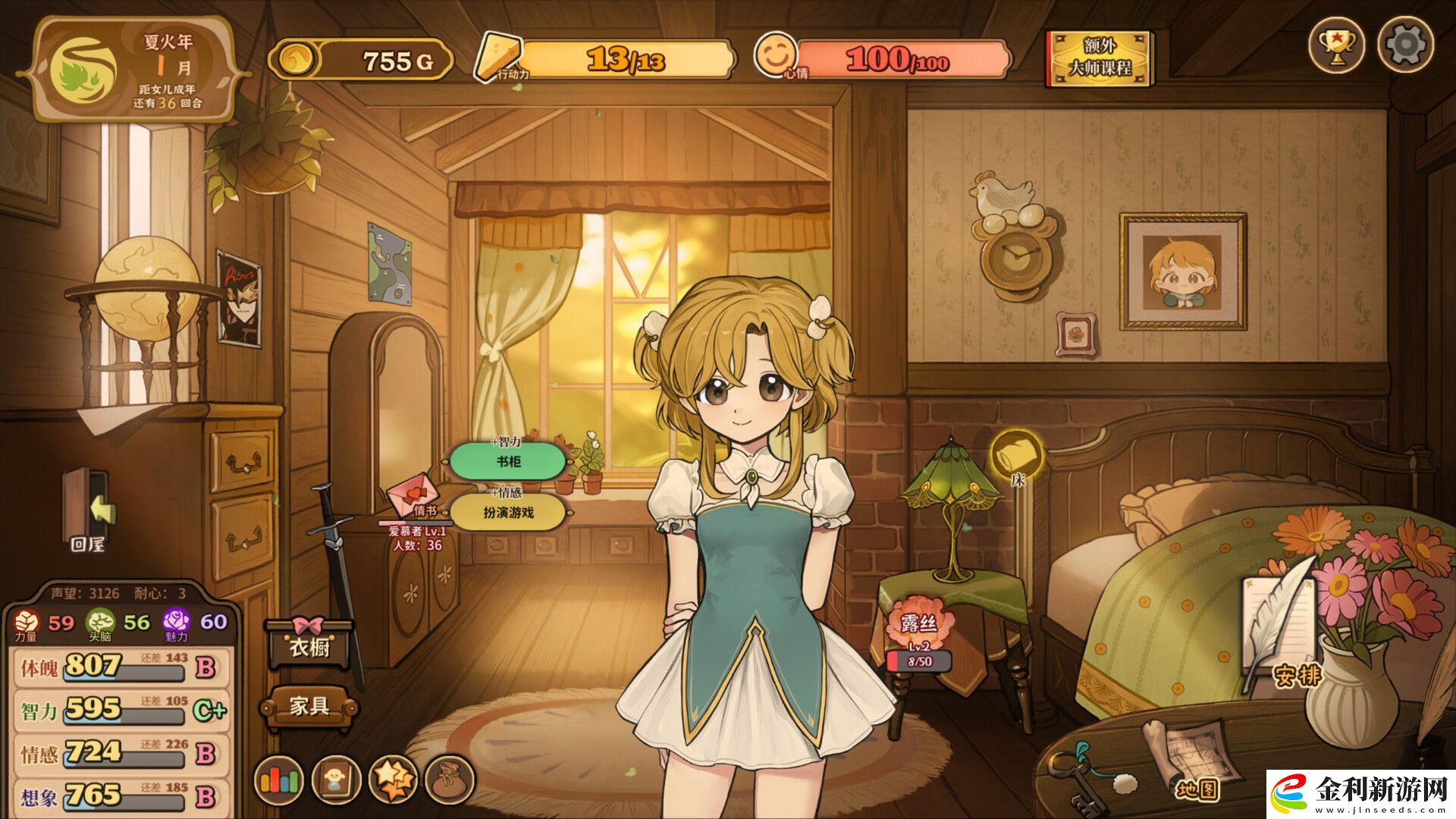Open the character portrait book icon
This screenshot has height=819, width=1456.
[x=336, y=780]
